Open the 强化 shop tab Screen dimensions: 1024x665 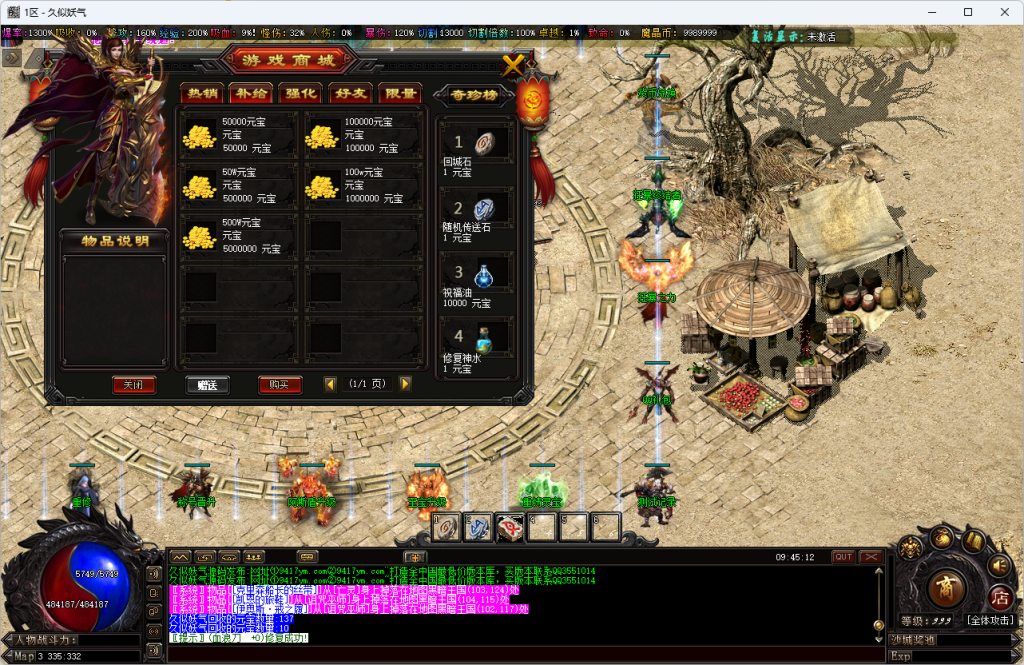point(300,93)
